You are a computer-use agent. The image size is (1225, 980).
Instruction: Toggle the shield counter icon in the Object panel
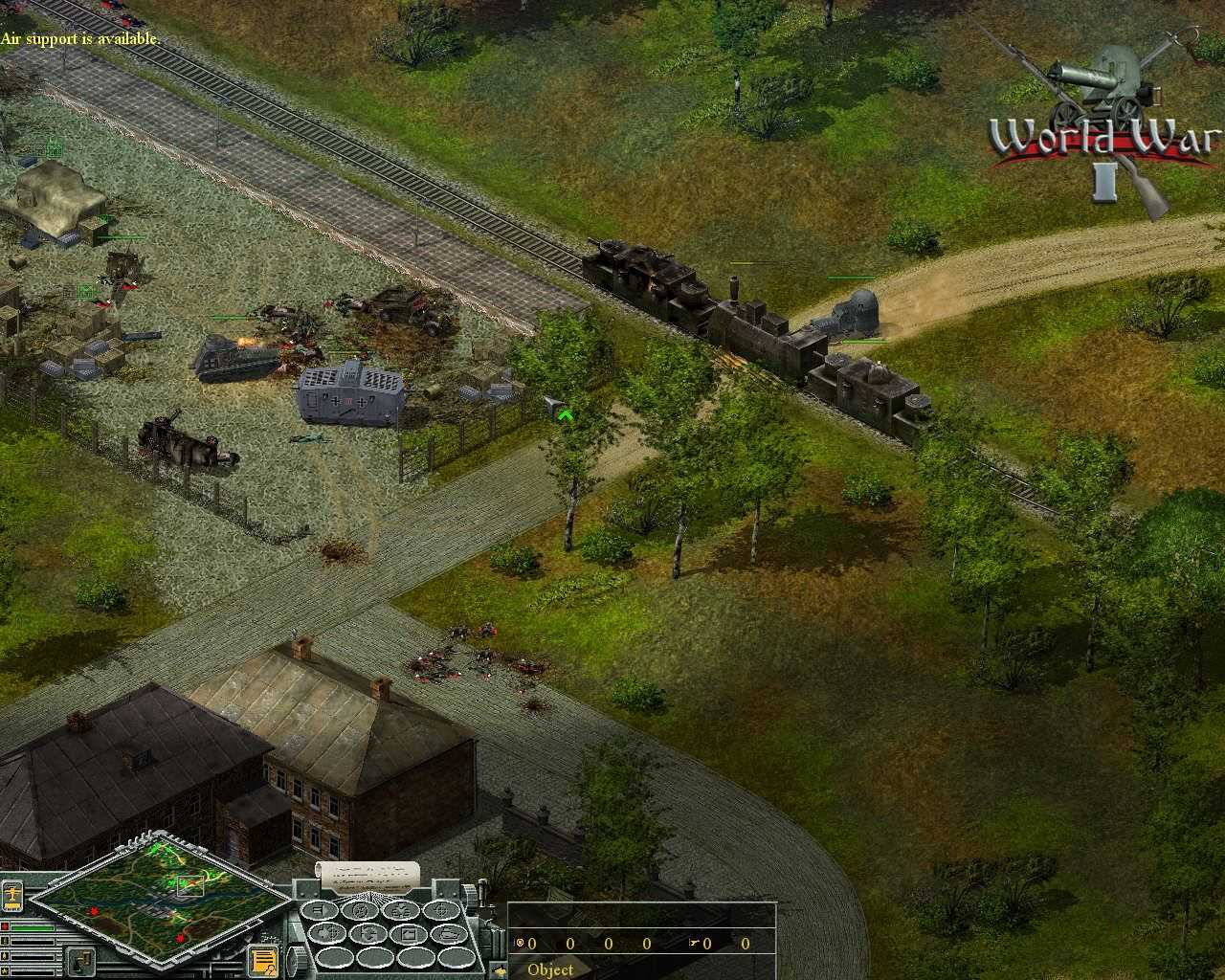pyautogui.click(x=520, y=944)
